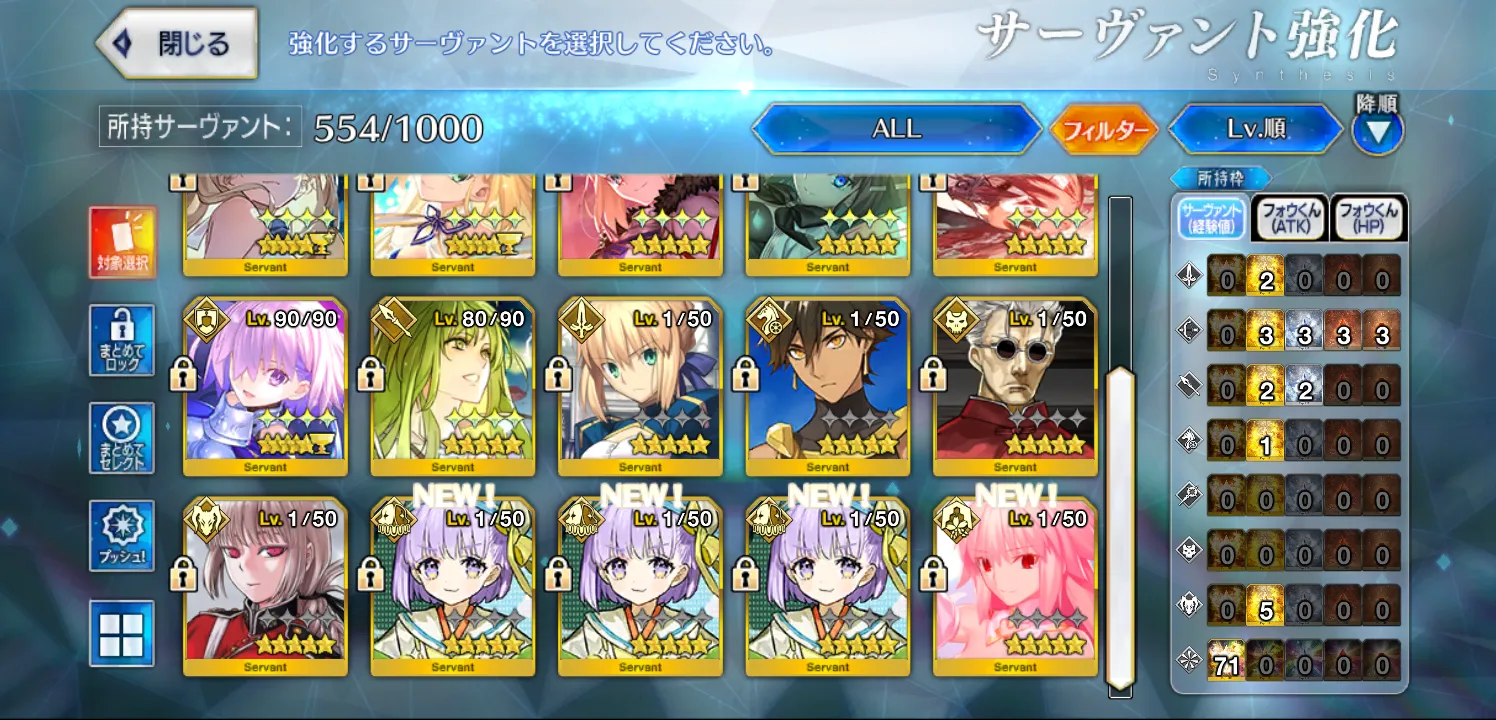Open the フォウくん(HP) tab
The width and height of the screenshot is (1496, 720).
coord(1369,218)
